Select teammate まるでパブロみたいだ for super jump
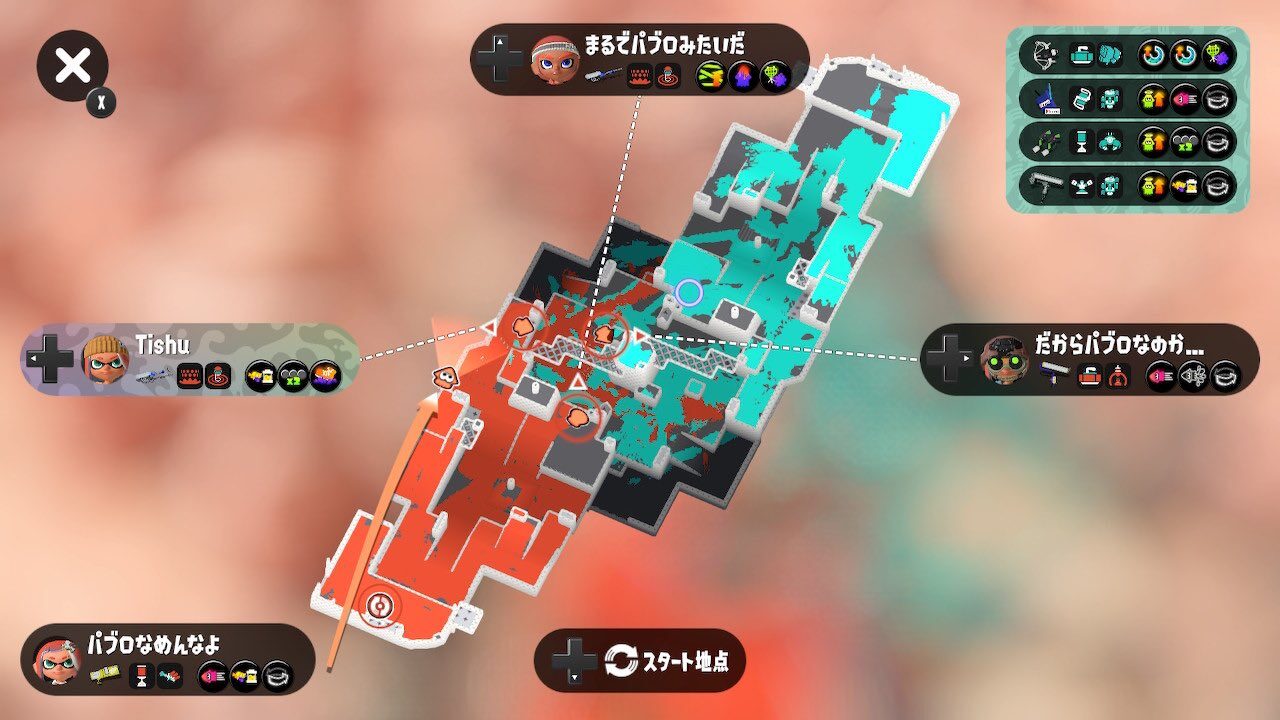 pyautogui.click(x=639, y=60)
